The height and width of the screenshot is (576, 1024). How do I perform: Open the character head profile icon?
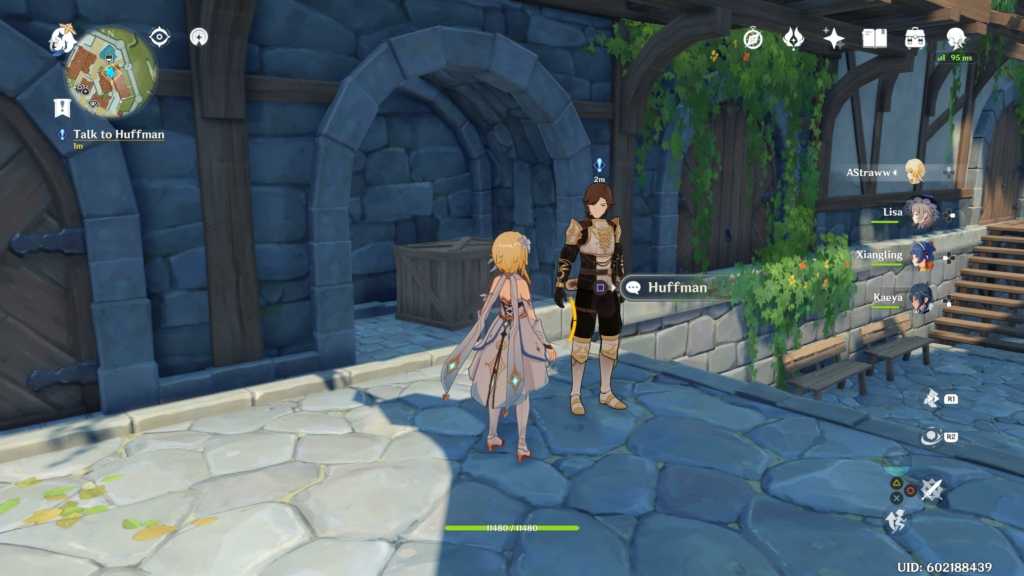(956, 38)
